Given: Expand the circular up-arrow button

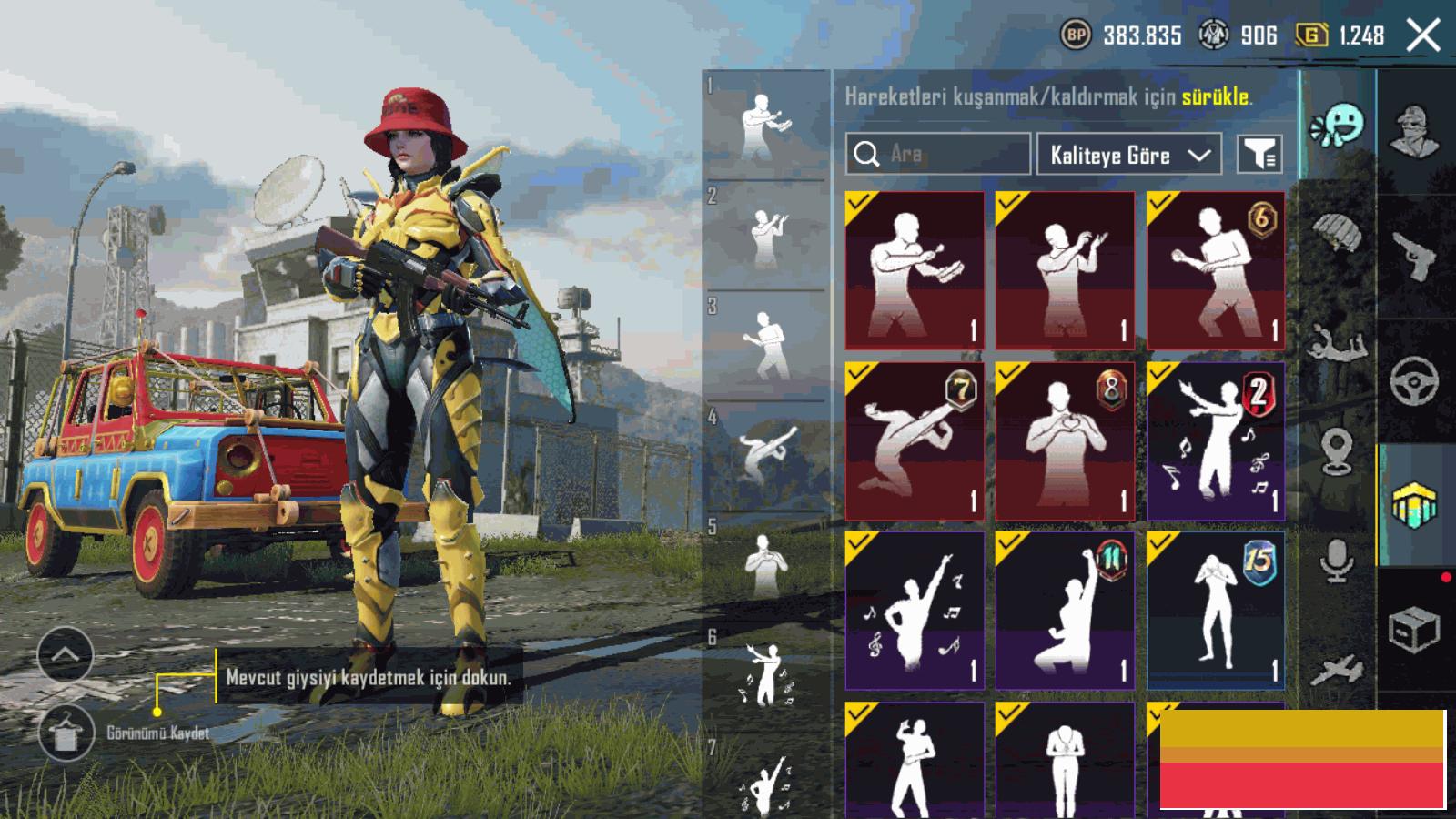Looking at the screenshot, I should [65, 654].
